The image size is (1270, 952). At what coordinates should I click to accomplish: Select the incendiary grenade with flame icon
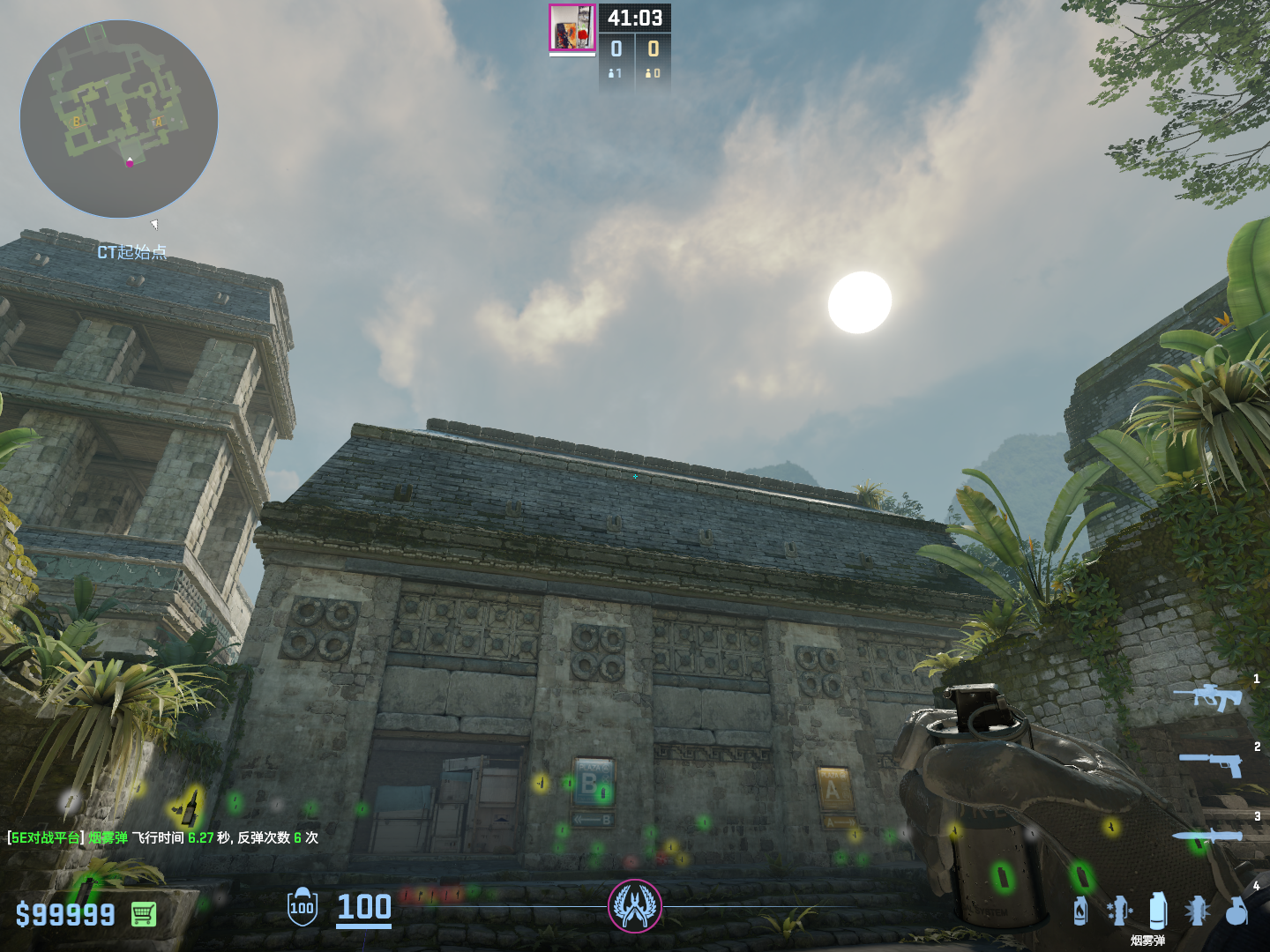[1080, 911]
